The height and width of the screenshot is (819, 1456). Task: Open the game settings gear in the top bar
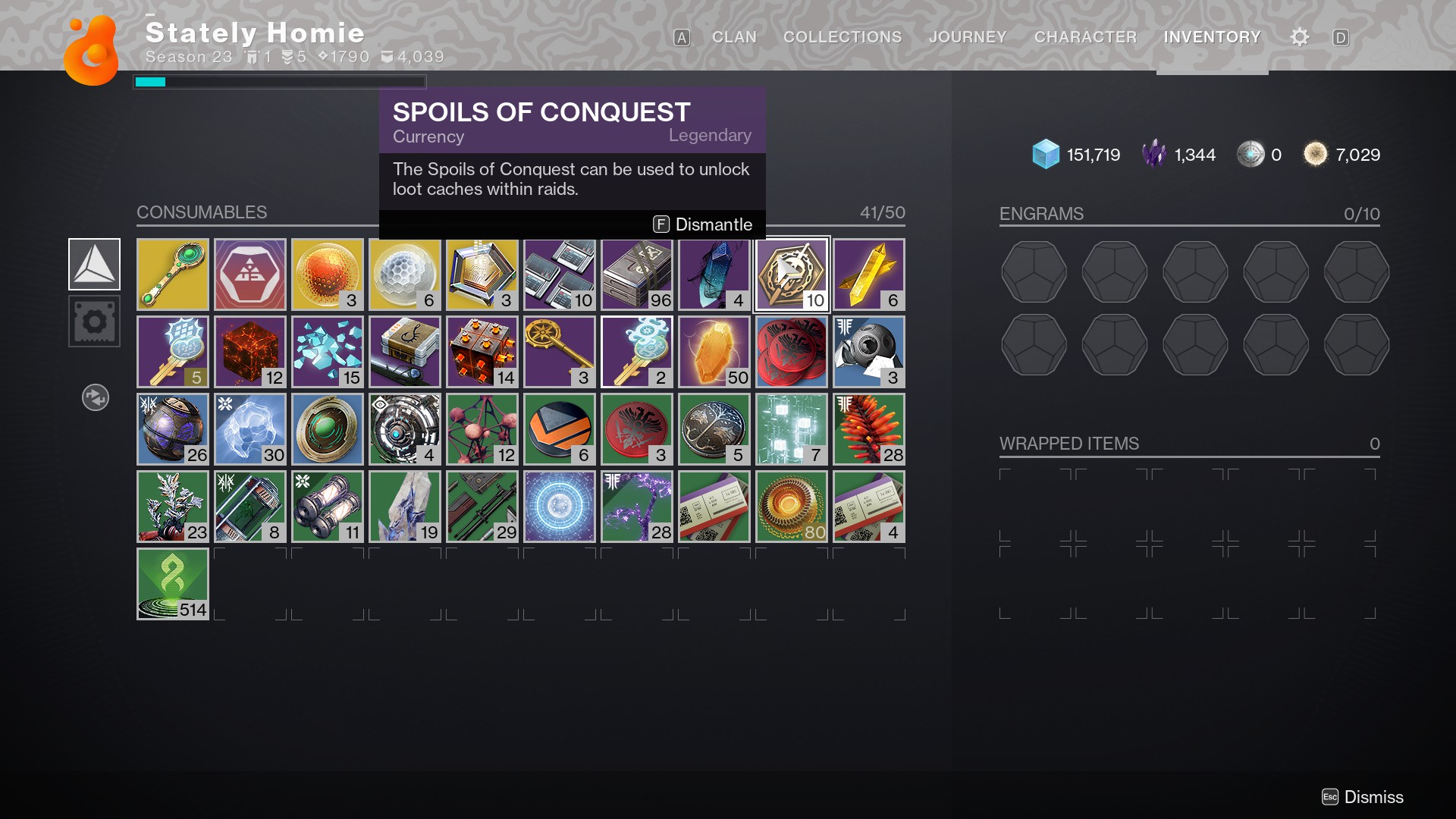pos(1299,36)
